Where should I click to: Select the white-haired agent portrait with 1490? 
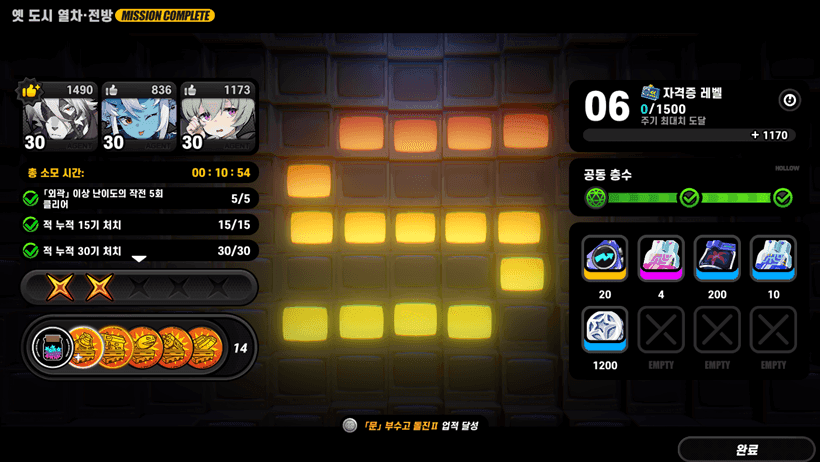(x=60, y=116)
